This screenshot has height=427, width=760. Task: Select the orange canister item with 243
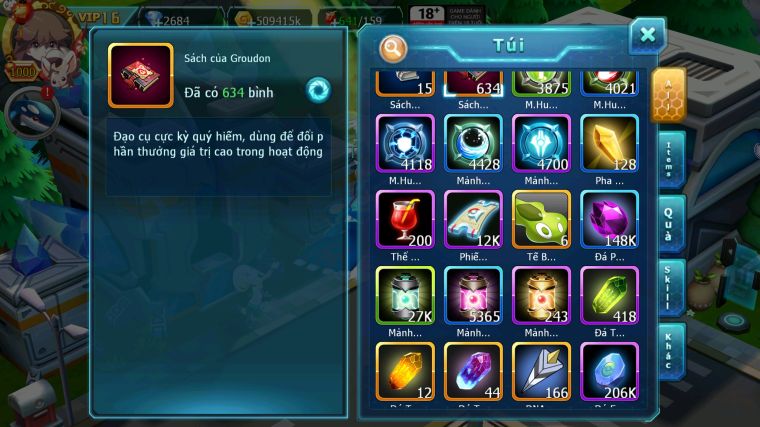pyautogui.click(x=540, y=295)
